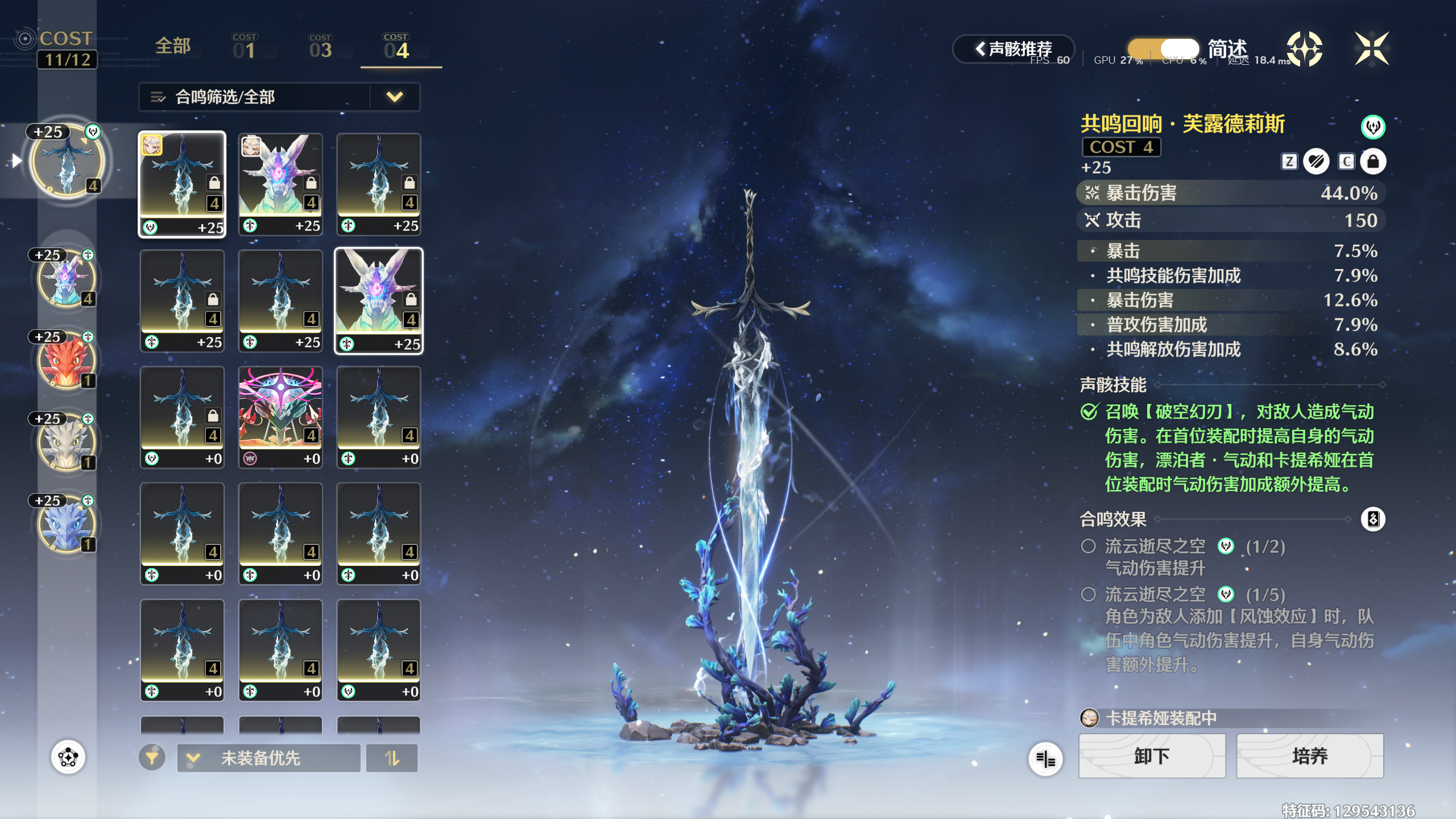Select the COST 03 tab
This screenshot has width=1456, height=819.
pyautogui.click(x=320, y=47)
